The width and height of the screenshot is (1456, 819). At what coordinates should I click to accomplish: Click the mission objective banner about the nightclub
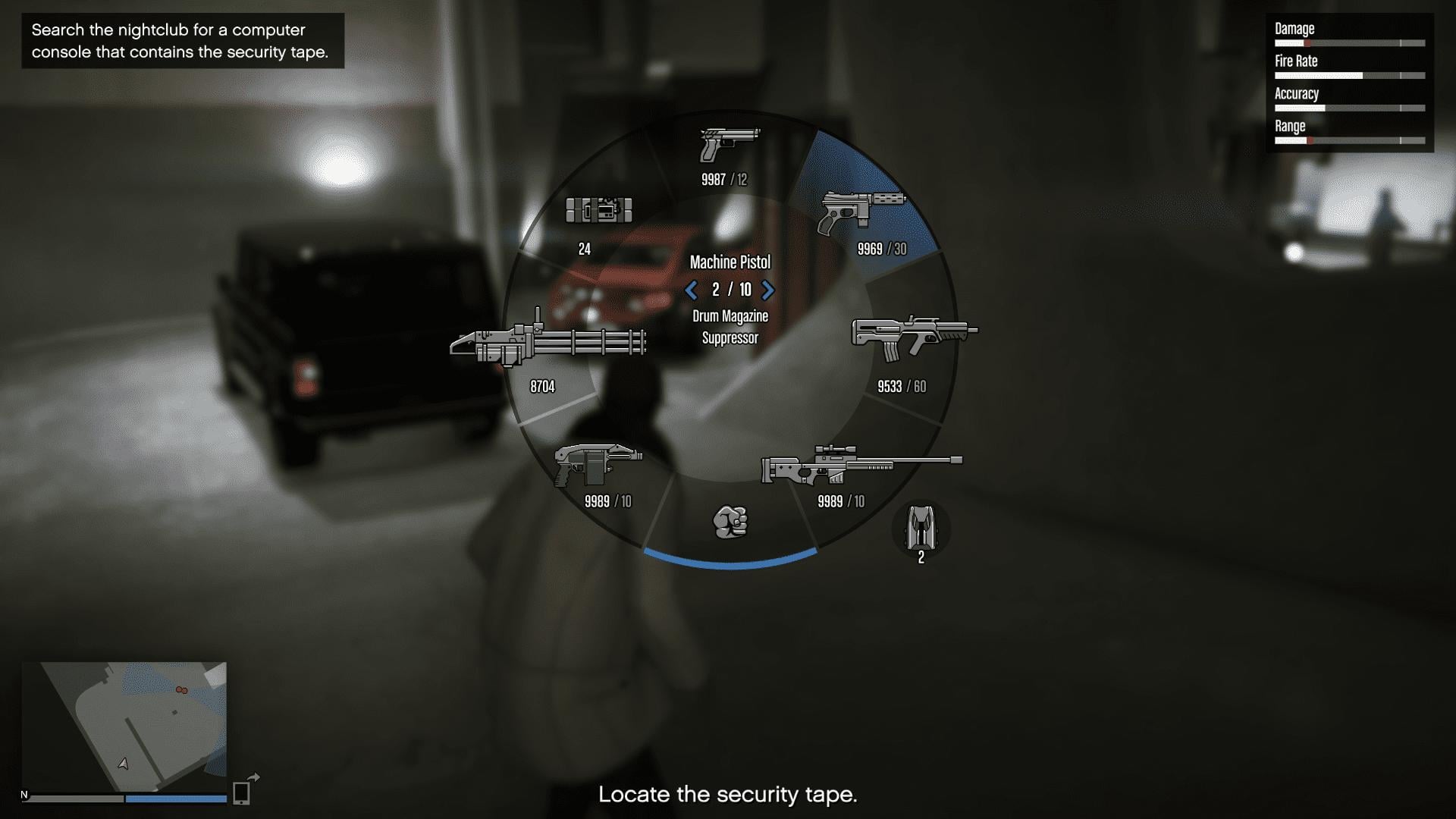[x=182, y=41]
